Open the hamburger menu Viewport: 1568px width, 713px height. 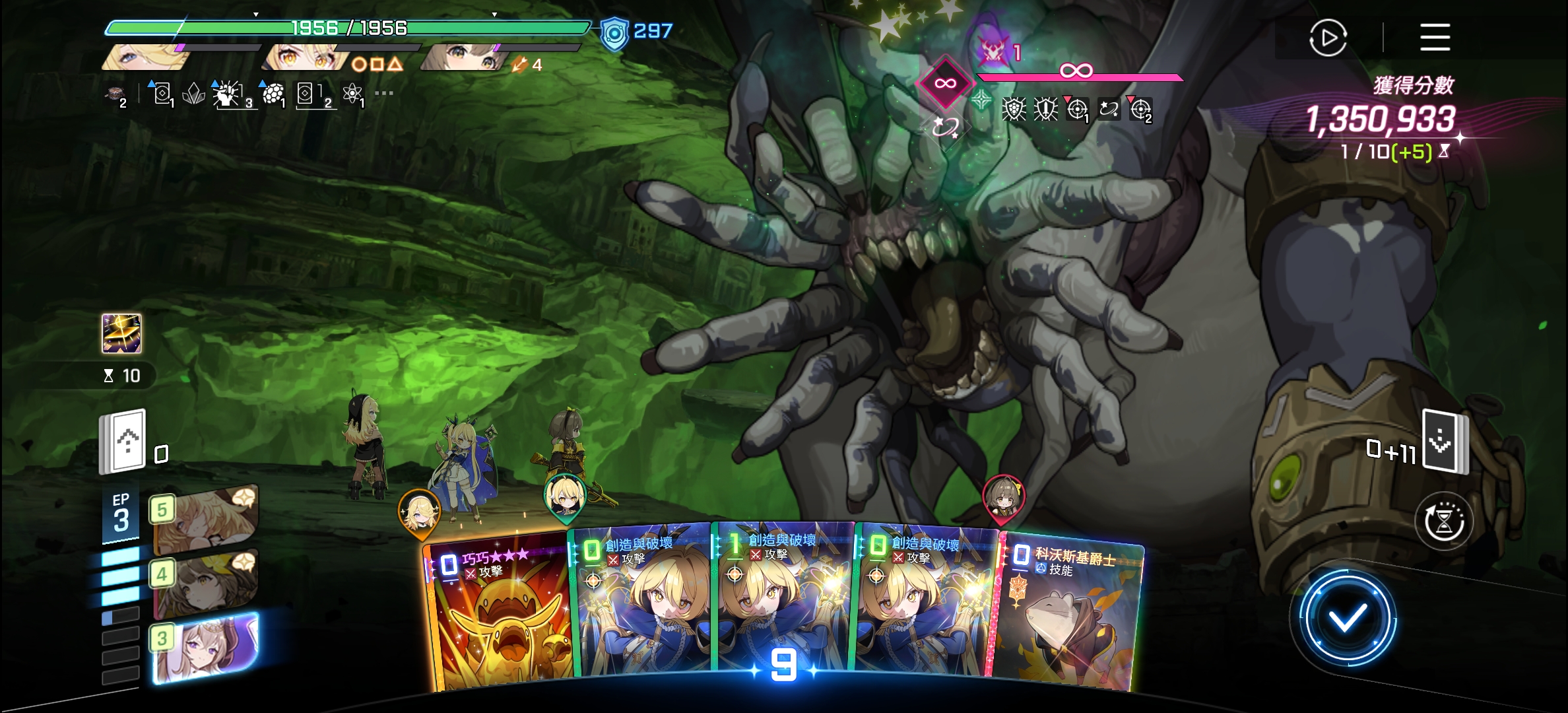pos(1435,37)
